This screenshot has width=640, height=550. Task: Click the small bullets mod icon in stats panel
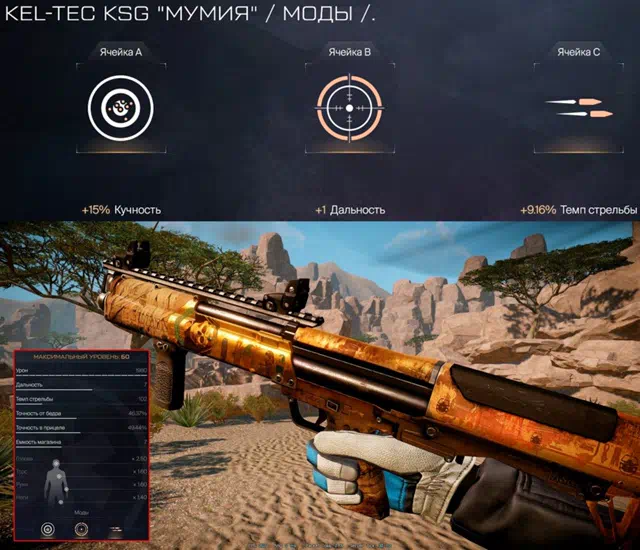click(120, 528)
